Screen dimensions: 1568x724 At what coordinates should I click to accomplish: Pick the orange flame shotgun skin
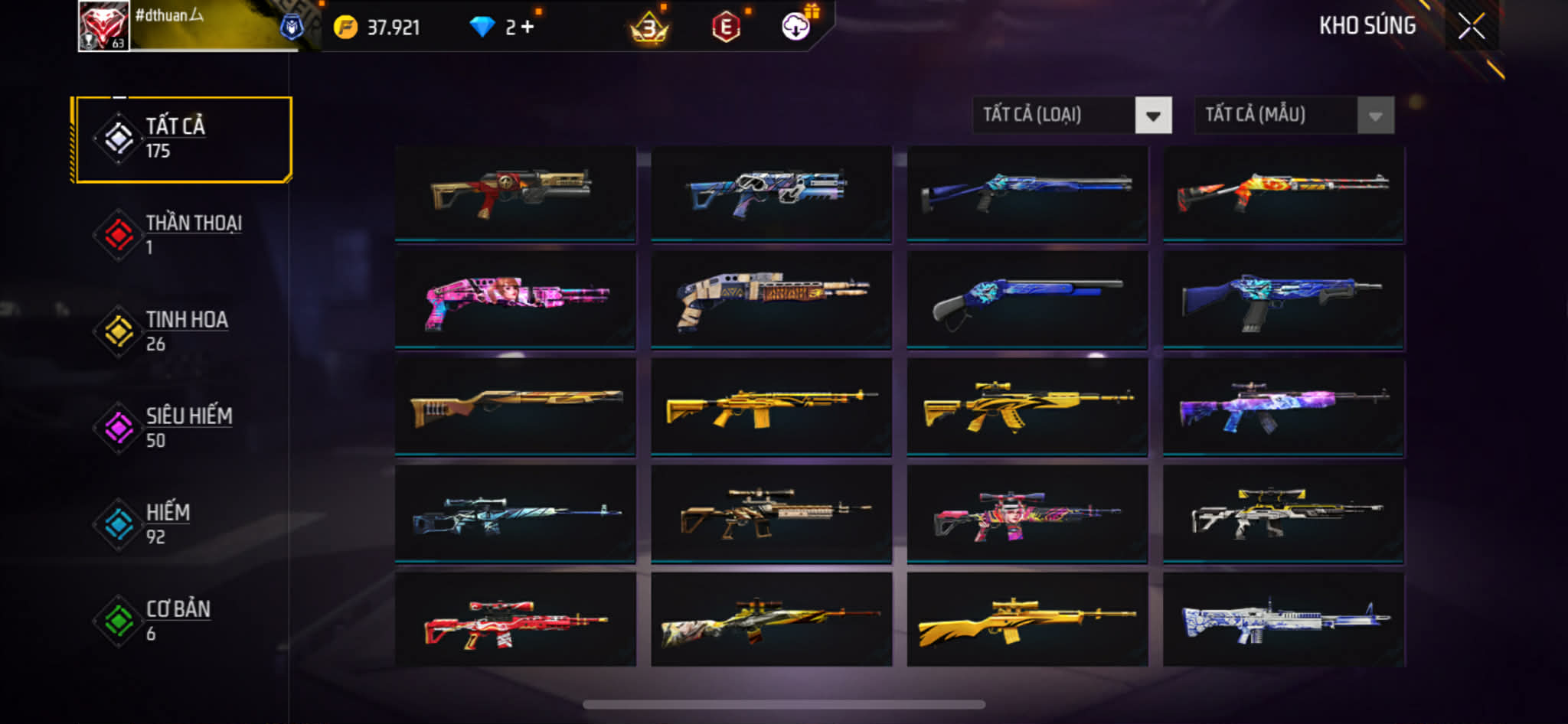coord(1283,193)
